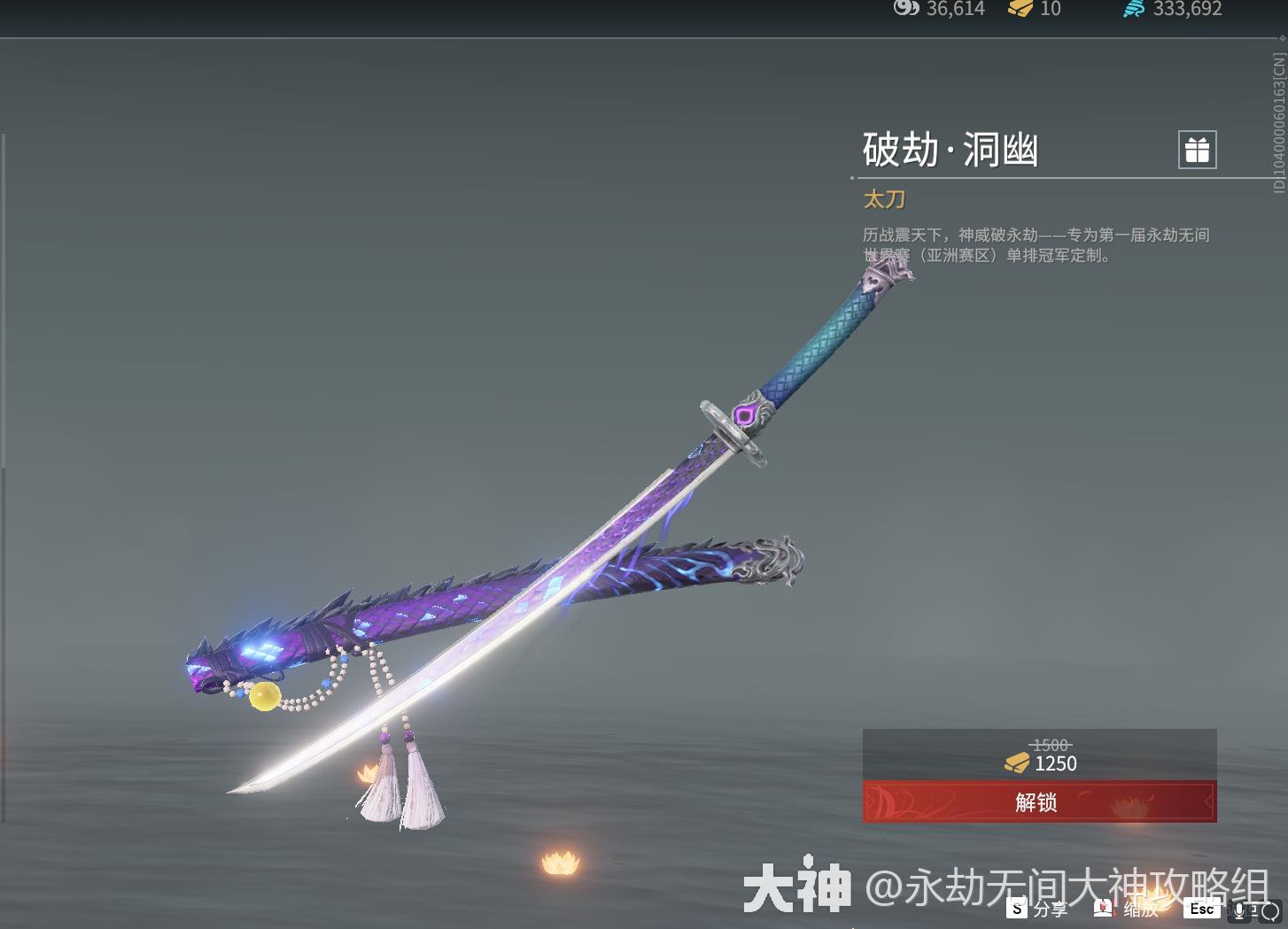Open the gift pack icon beside 破劫·洞幽

point(1198,150)
